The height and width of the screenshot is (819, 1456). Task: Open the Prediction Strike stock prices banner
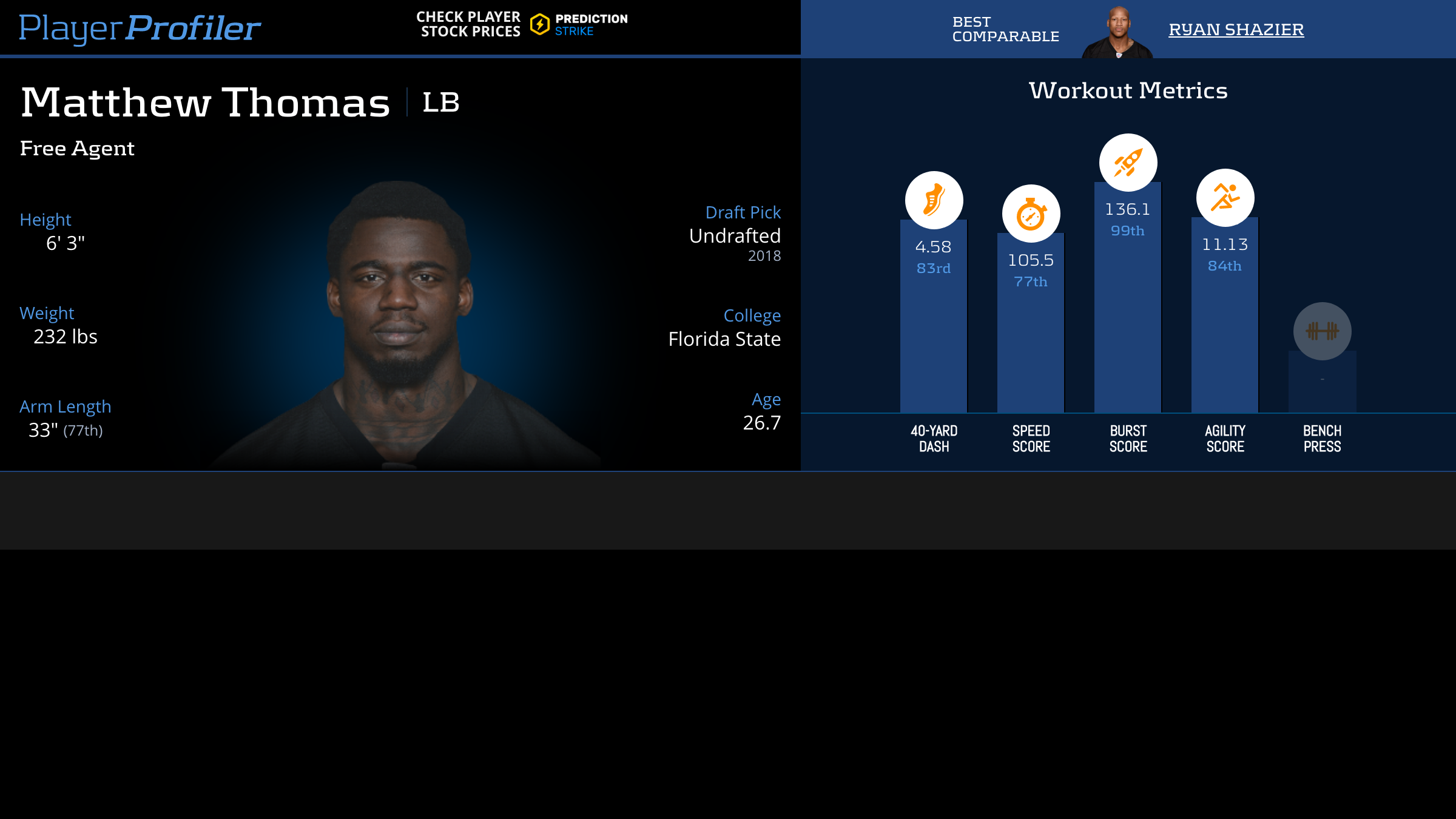522,24
